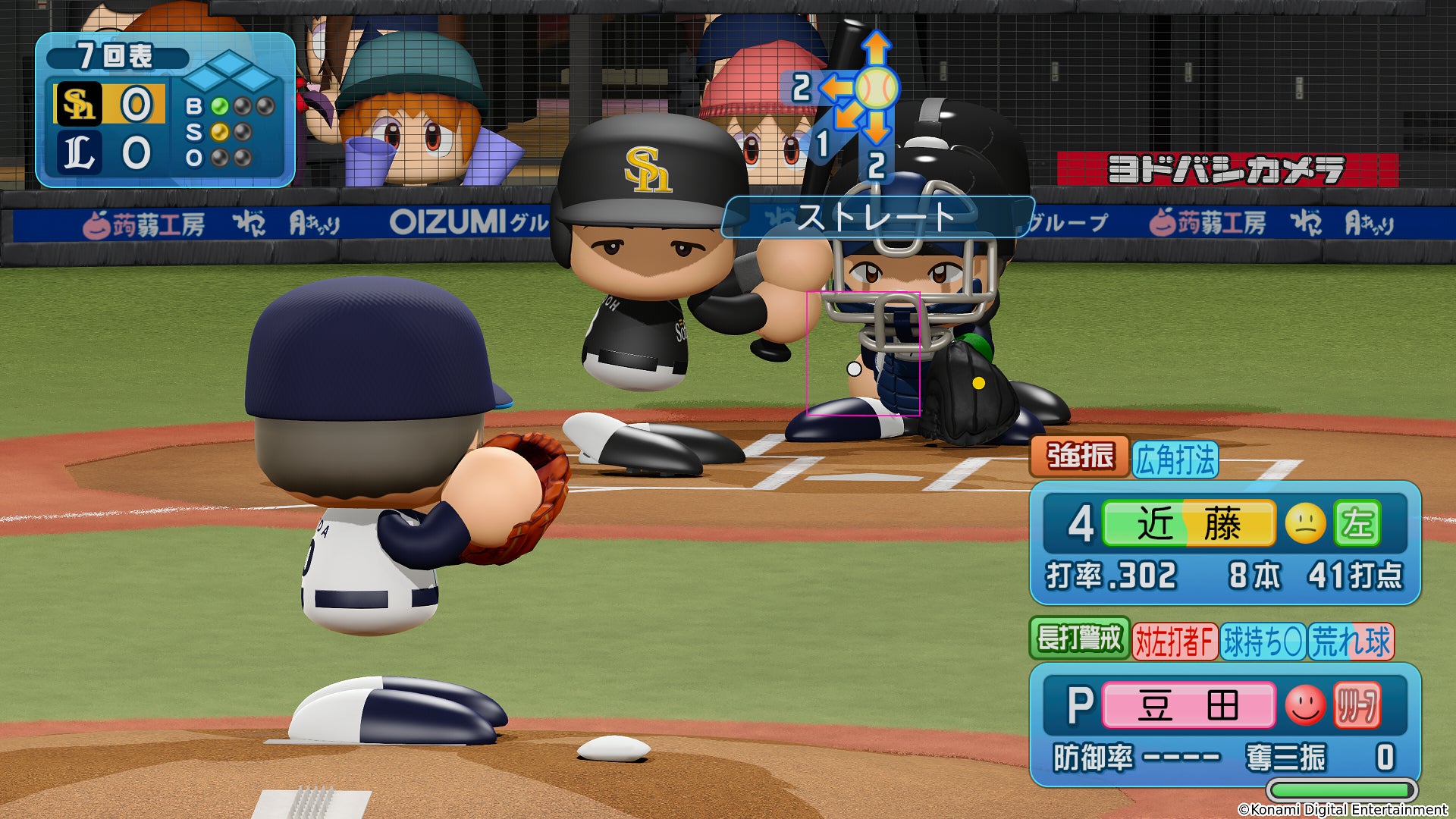Click inside the pink strike zone box

(863, 353)
